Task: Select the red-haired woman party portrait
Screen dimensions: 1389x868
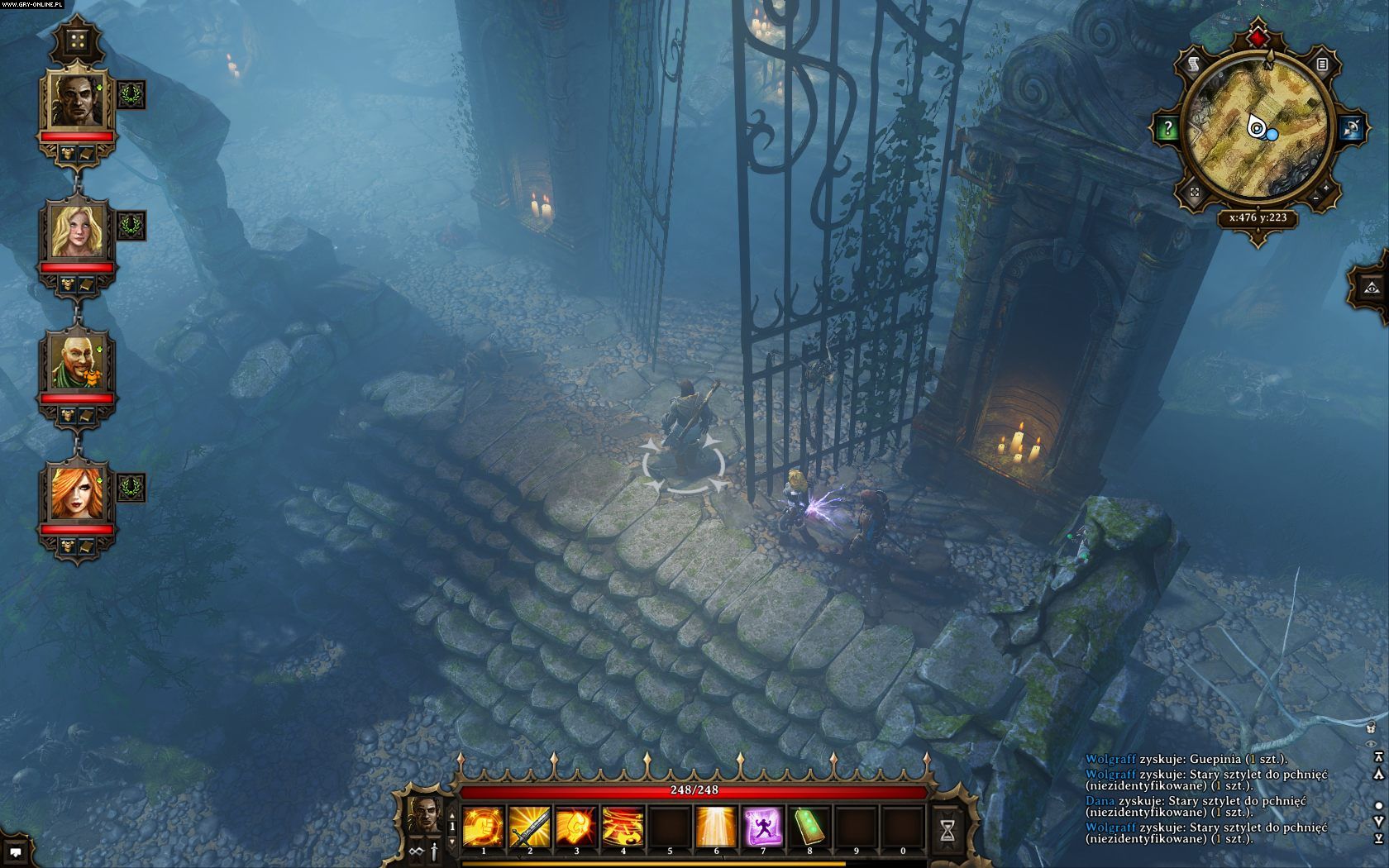Action: coord(77,493)
